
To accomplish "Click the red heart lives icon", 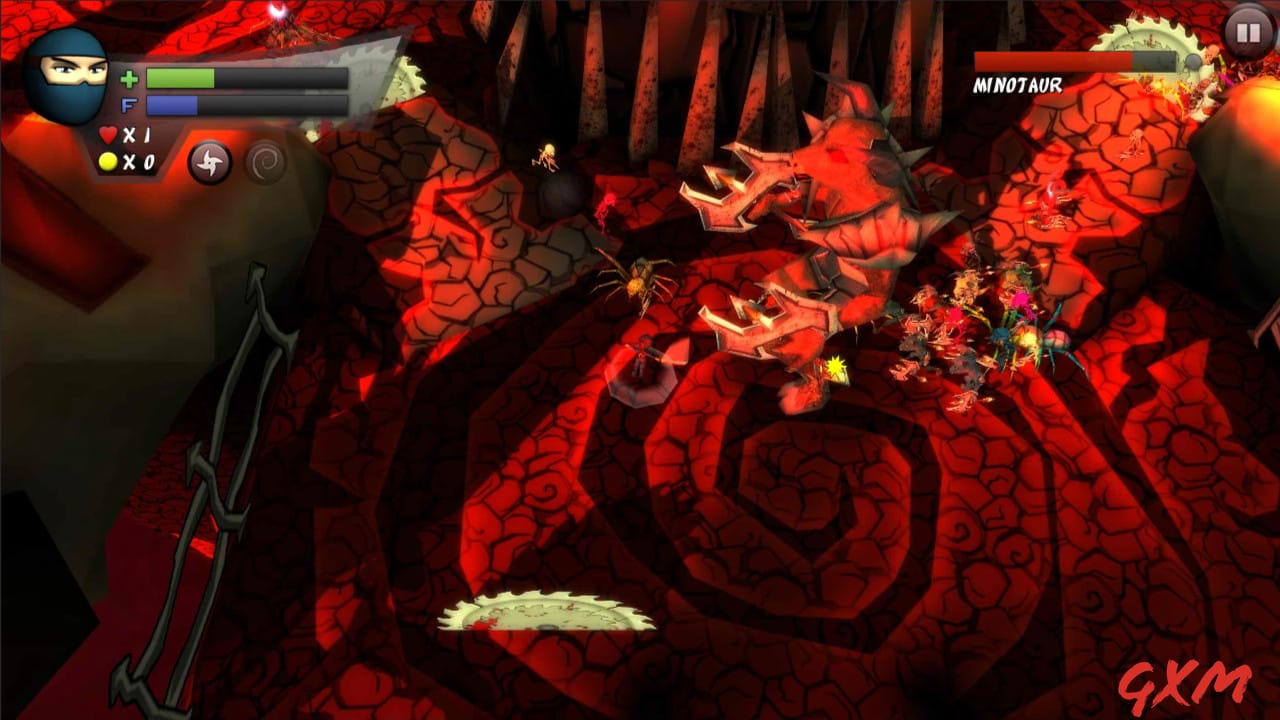I will coord(109,135).
